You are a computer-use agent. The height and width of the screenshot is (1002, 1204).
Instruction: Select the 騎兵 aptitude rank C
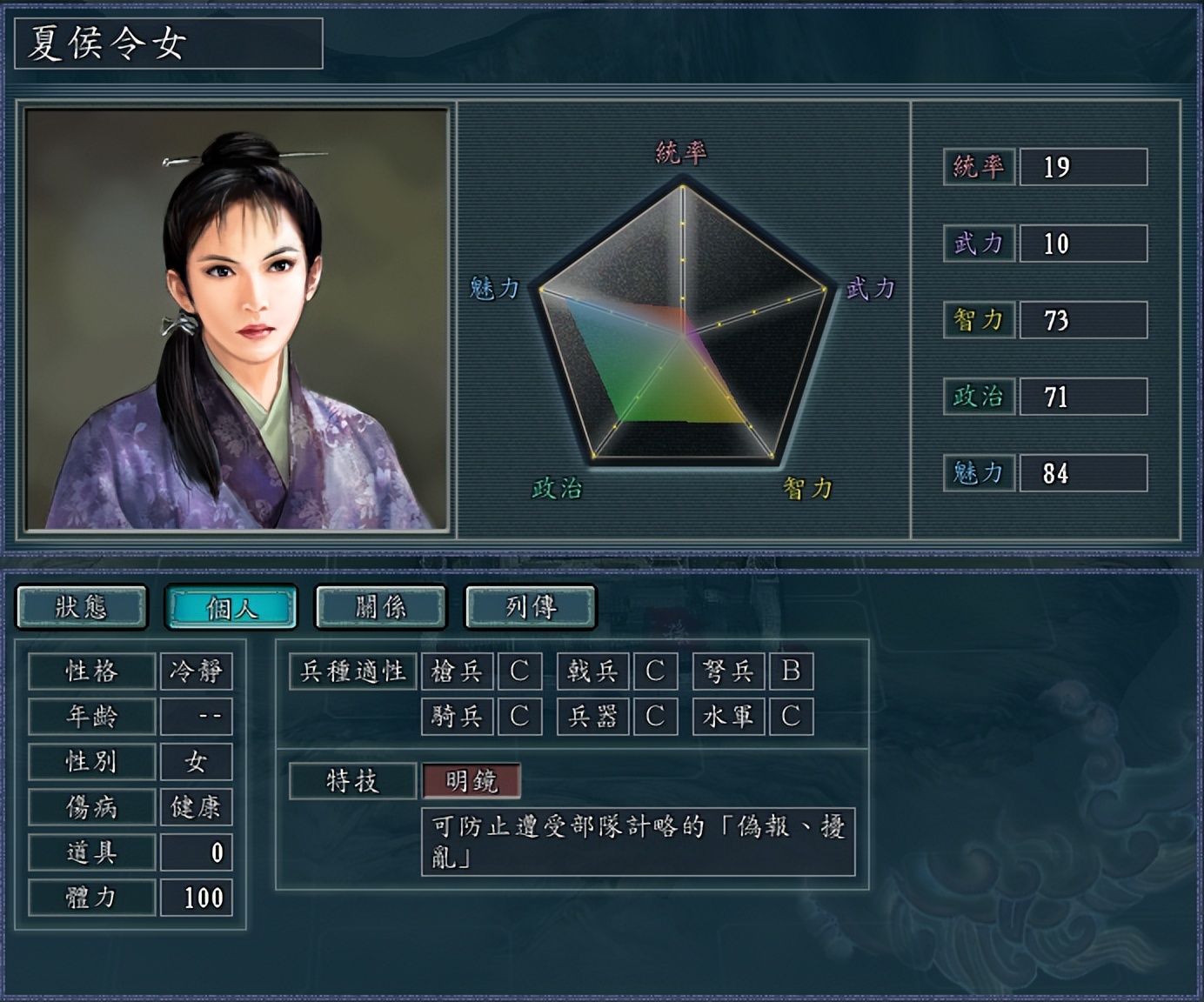(x=520, y=716)
